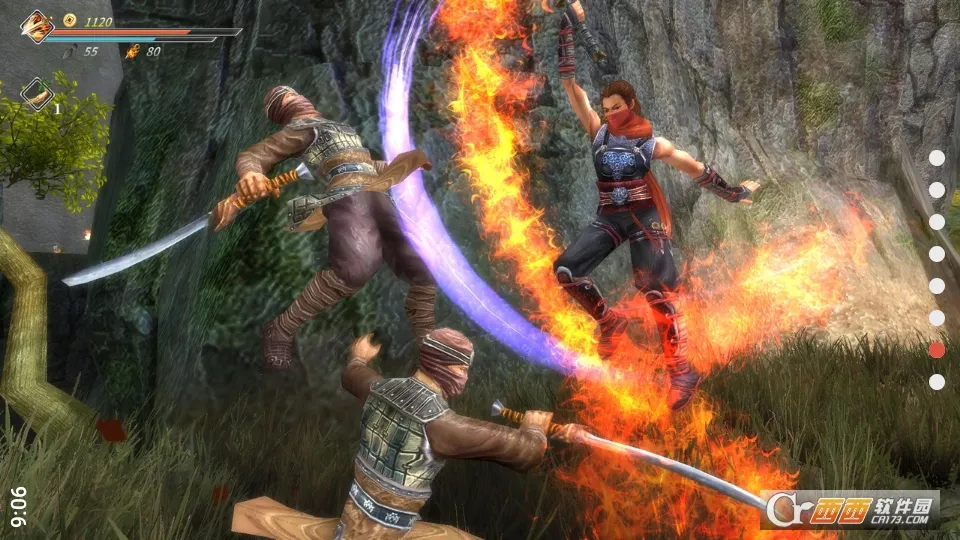Select the red highlighted page dot
This screenshot has height=540, width=960.
(937, 350)
